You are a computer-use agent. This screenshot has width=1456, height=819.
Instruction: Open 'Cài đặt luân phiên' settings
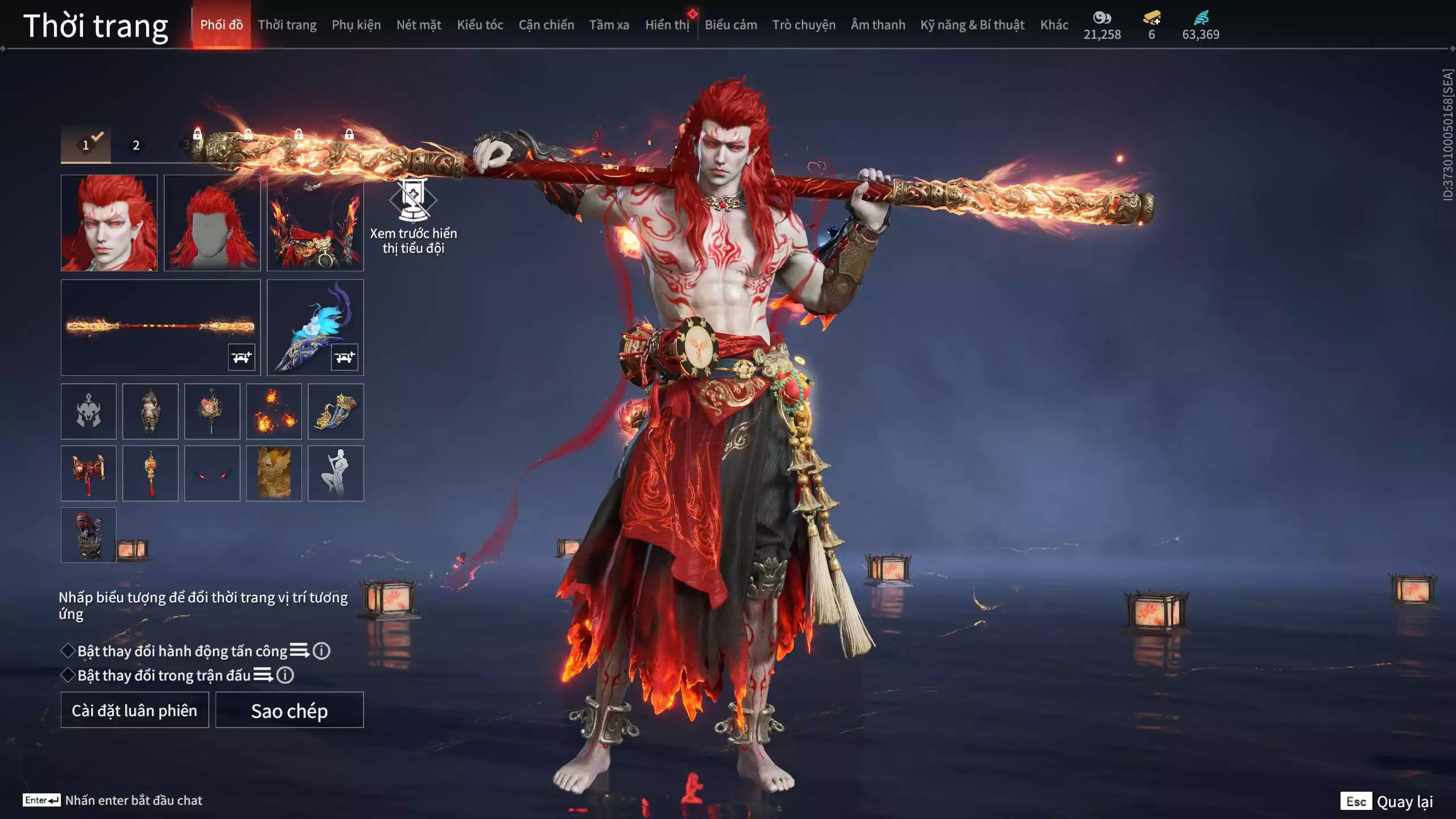click(x=134, y=710)
